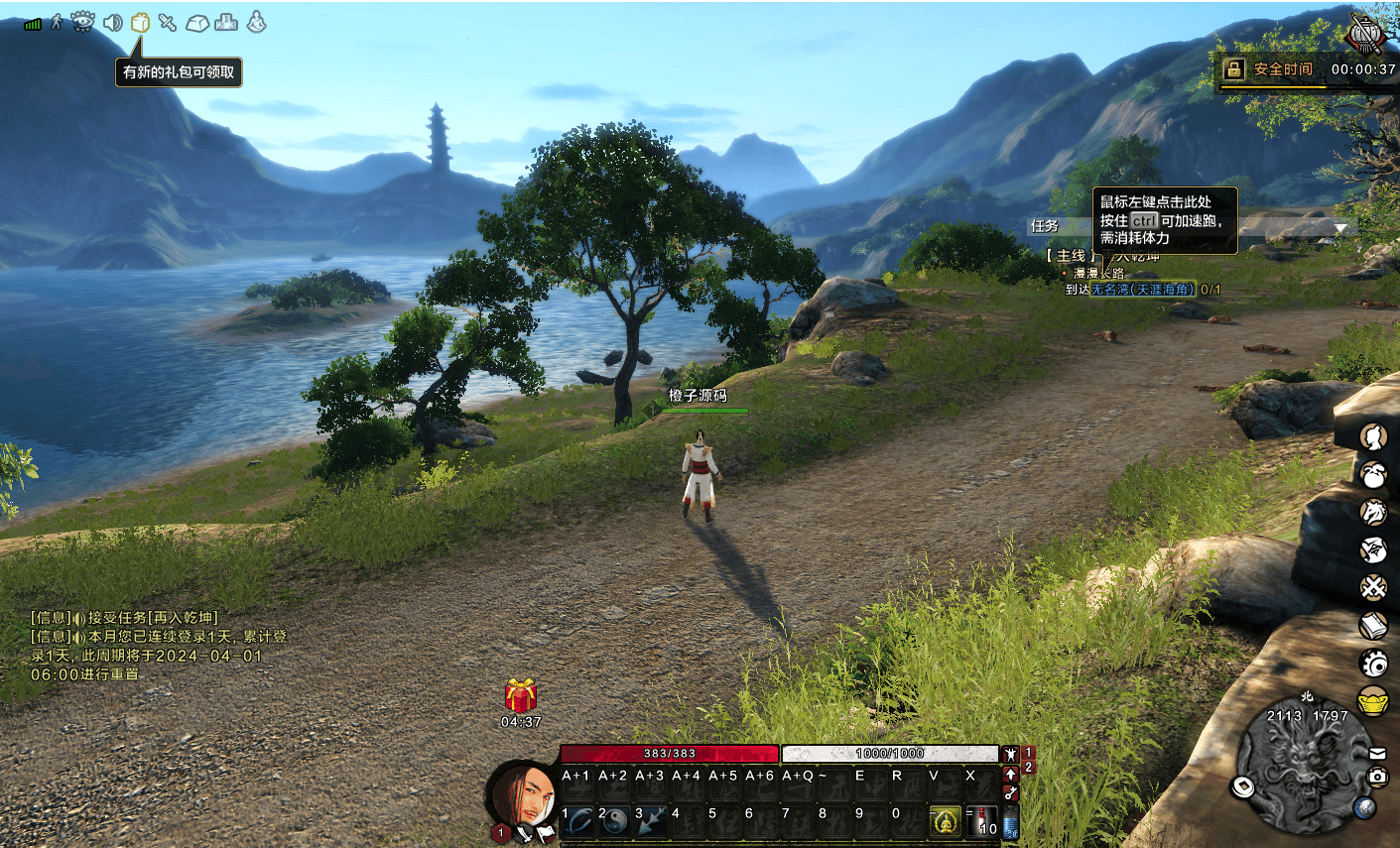Viewport: 1400px width, 848px height.
Task: Activate the spear skill in slot 3
Action: click(652, 821)
